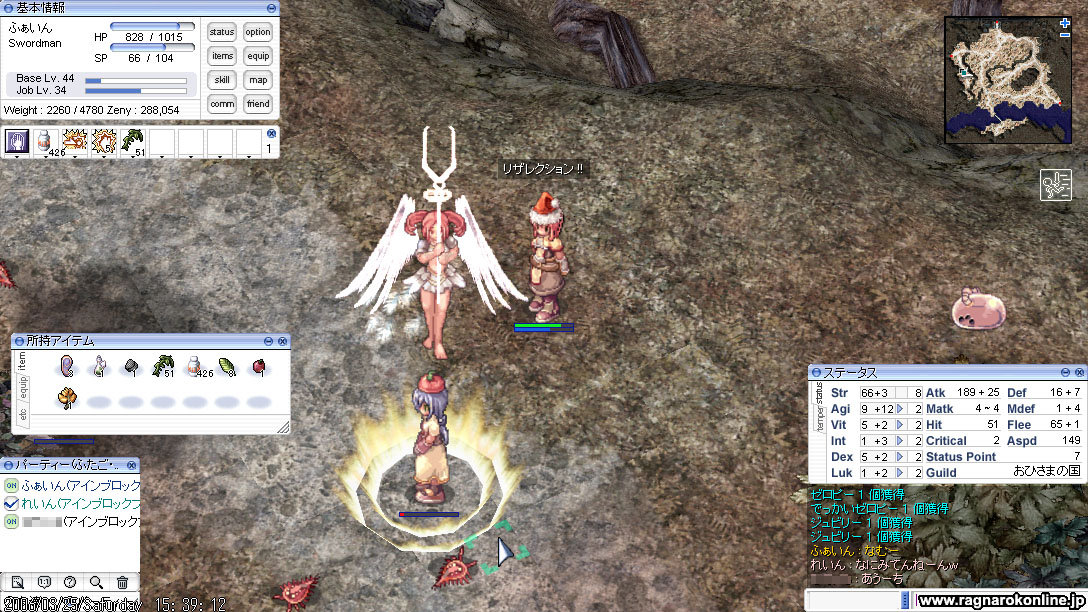Switch inventory to the equip tab
This screenshot has width=1088, height=612.
(x=23, y=388)
